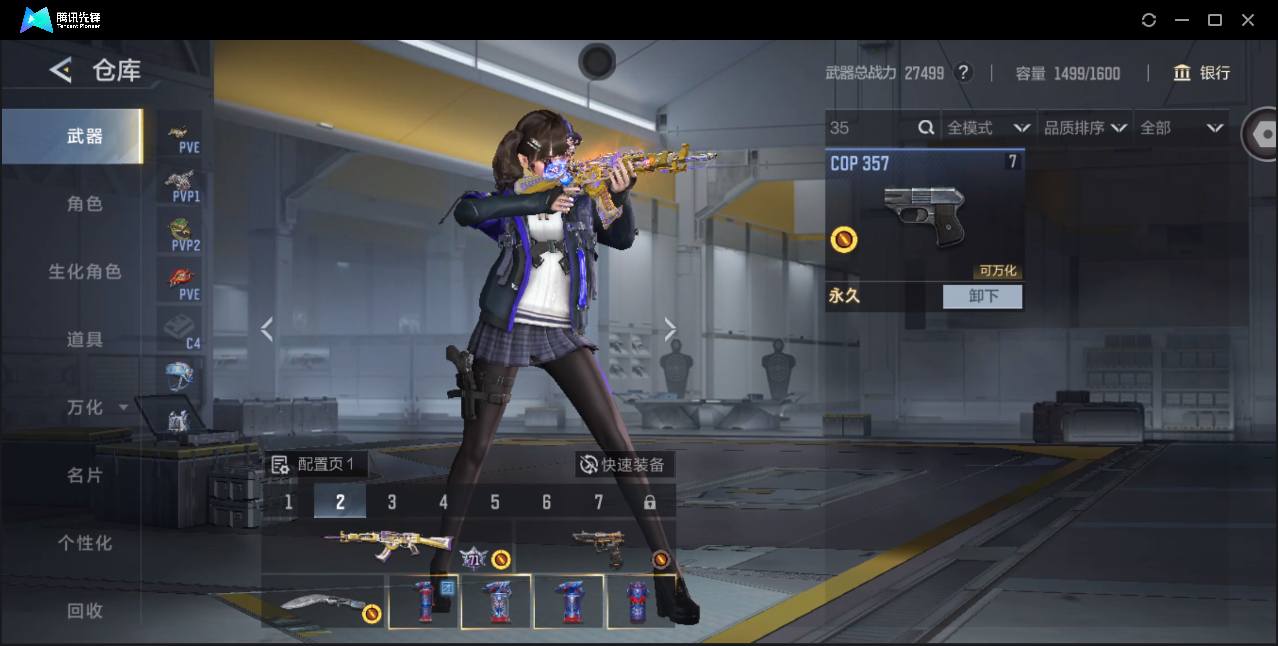Open the 回收 section
The height and width of the screenshot is (646, 1278).
84,610
